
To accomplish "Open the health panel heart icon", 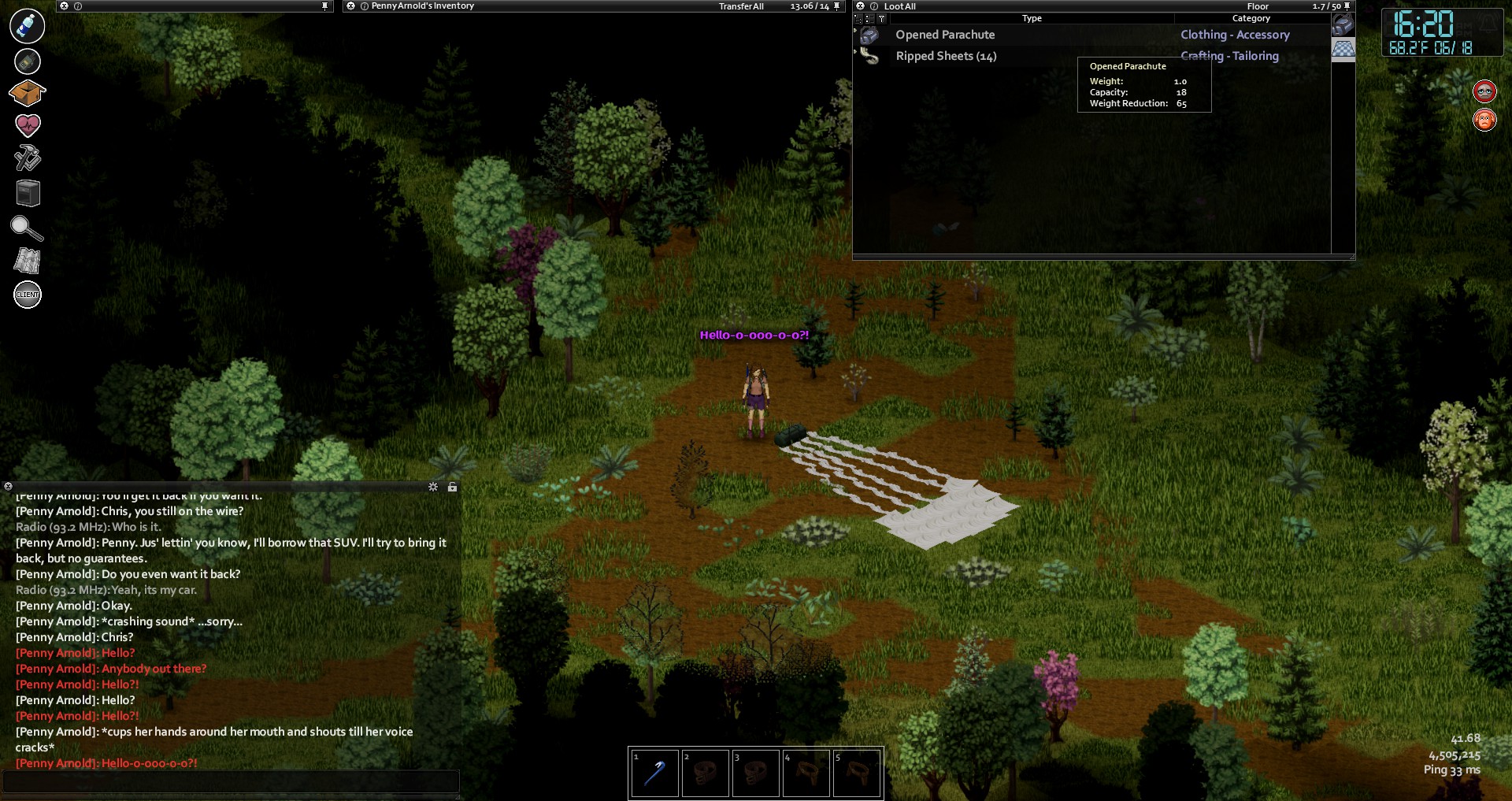I will coord(28,124).
